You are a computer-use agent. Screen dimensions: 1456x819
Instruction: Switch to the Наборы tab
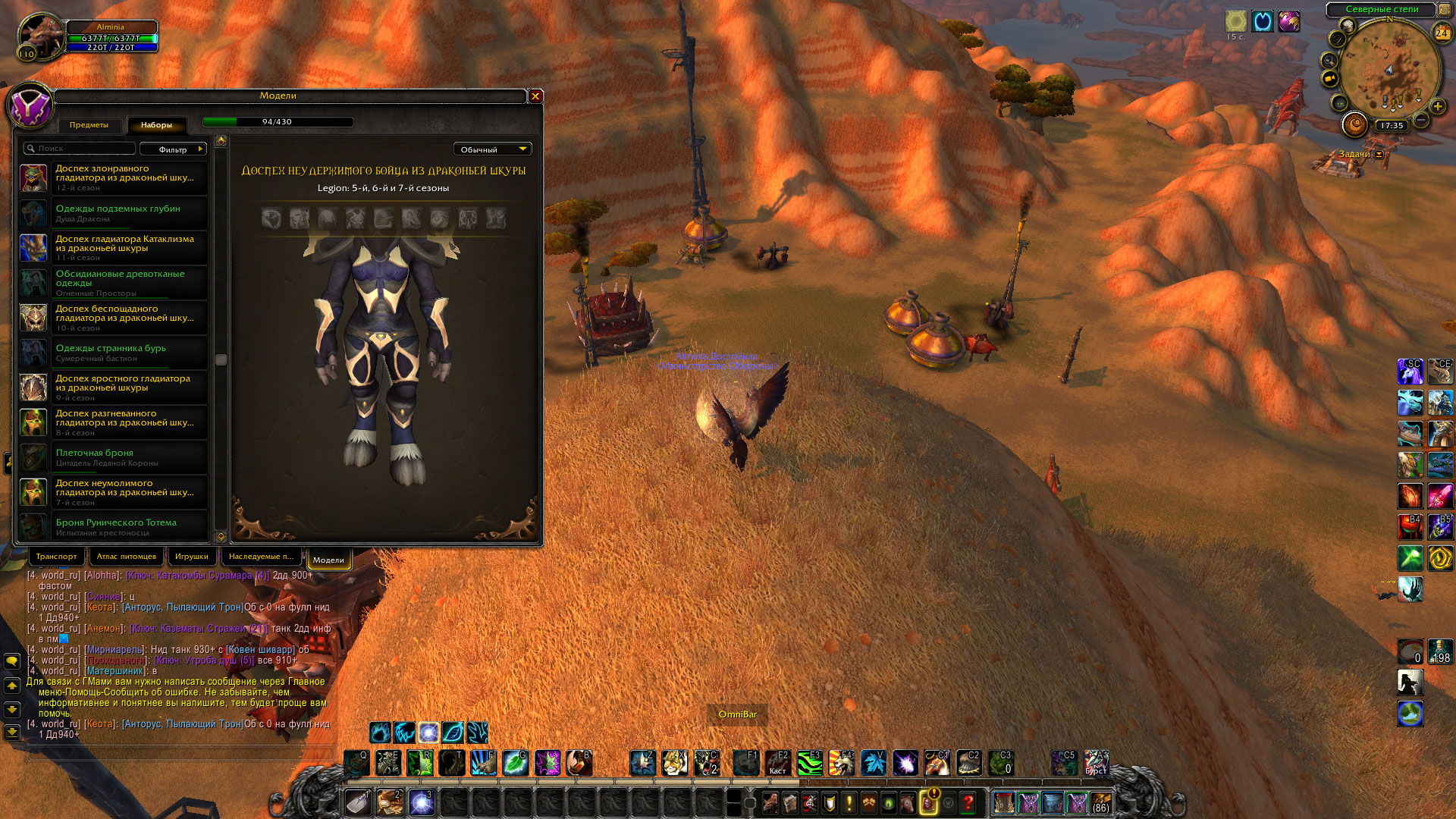click(x=156, y=125)
